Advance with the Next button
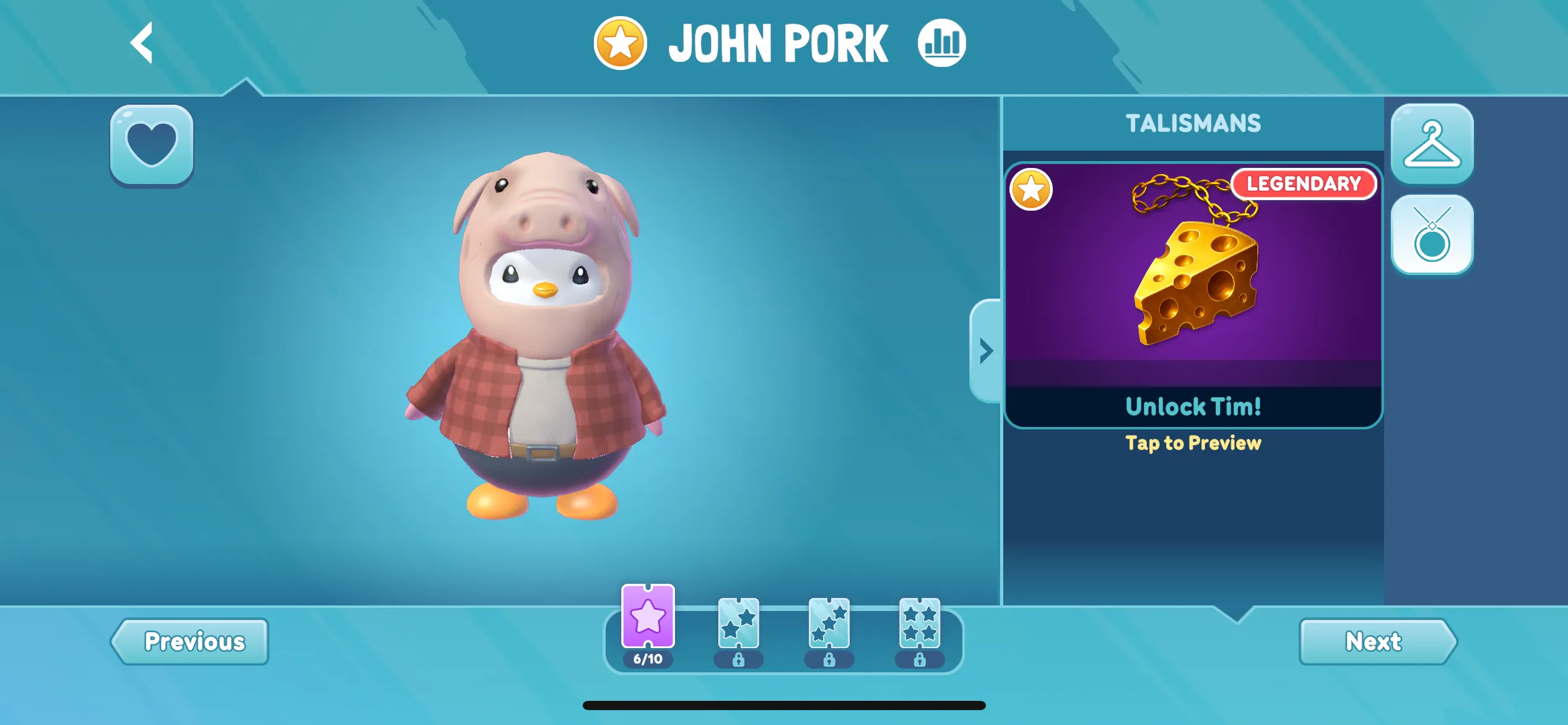Image resolution: width=1568 pixels, height=725 pixels. click(x=1375, y=641)
